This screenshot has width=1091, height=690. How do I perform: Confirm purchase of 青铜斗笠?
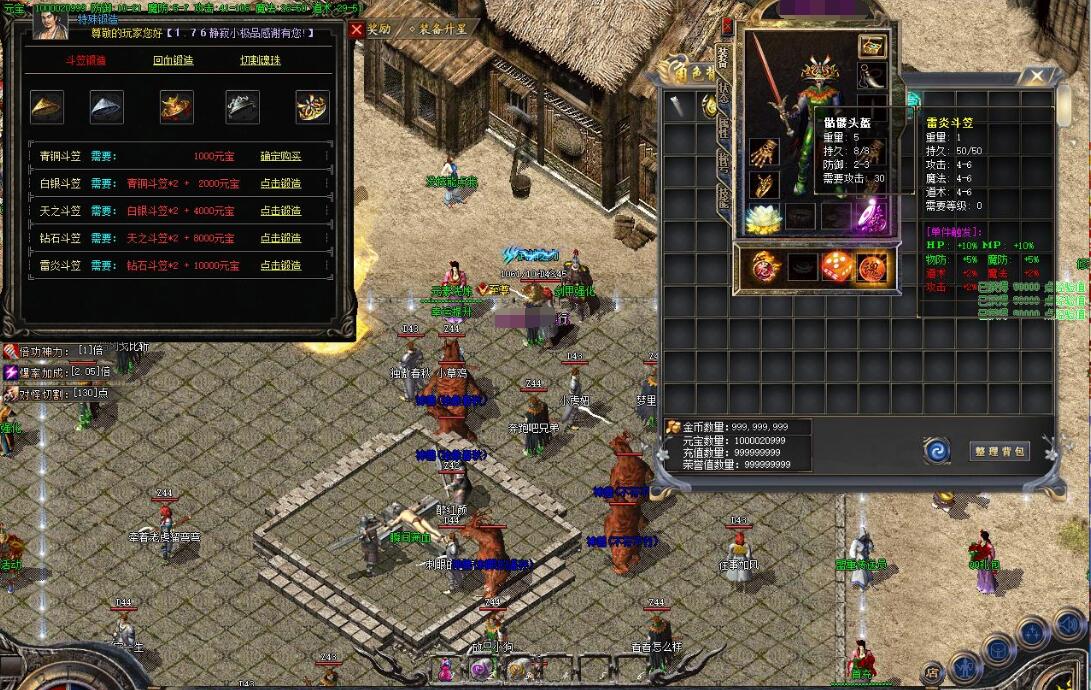pyautogui.click(x=280, y=156)
